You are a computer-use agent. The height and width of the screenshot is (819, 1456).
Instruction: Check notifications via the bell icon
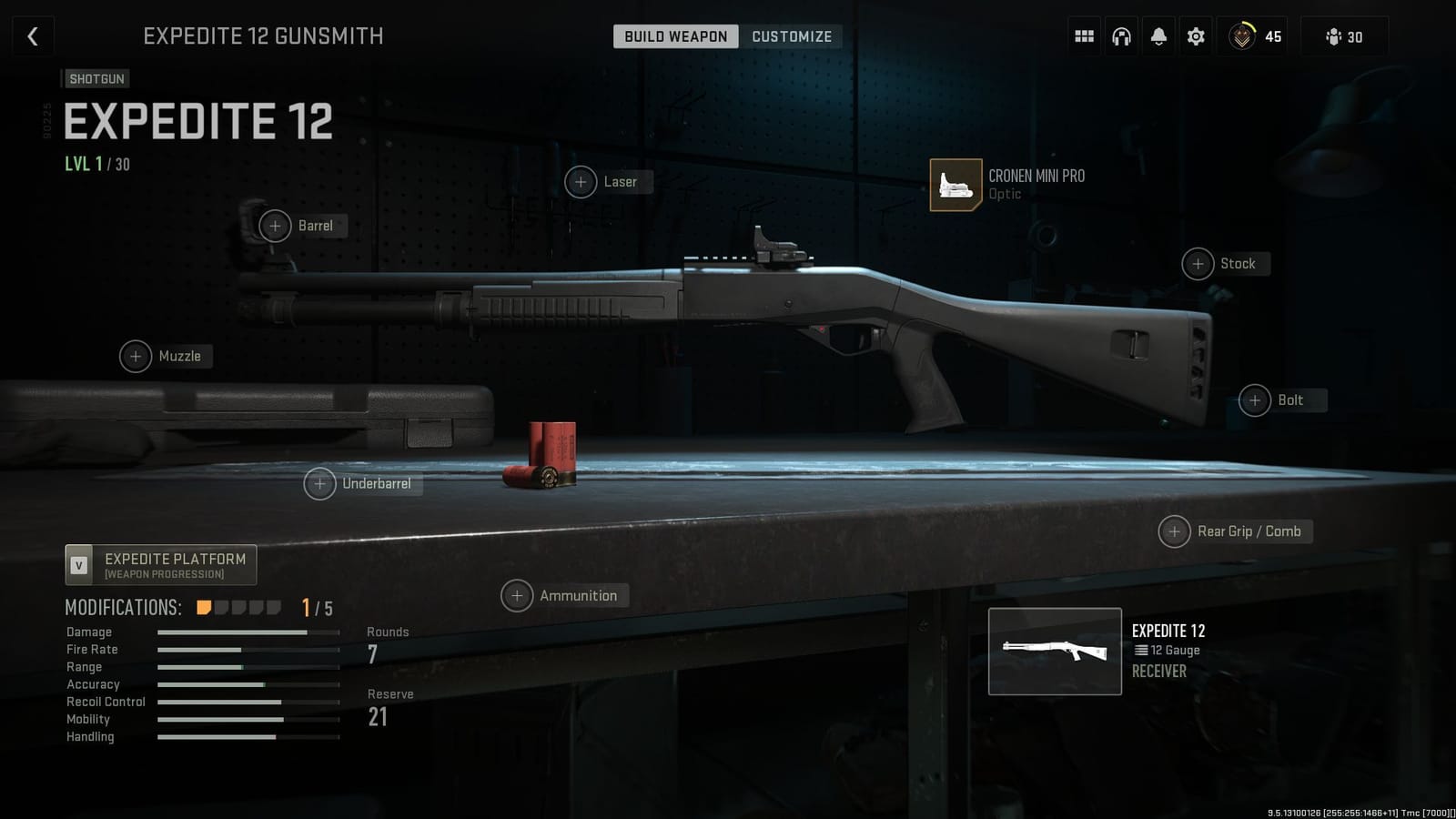point(1158,35)
